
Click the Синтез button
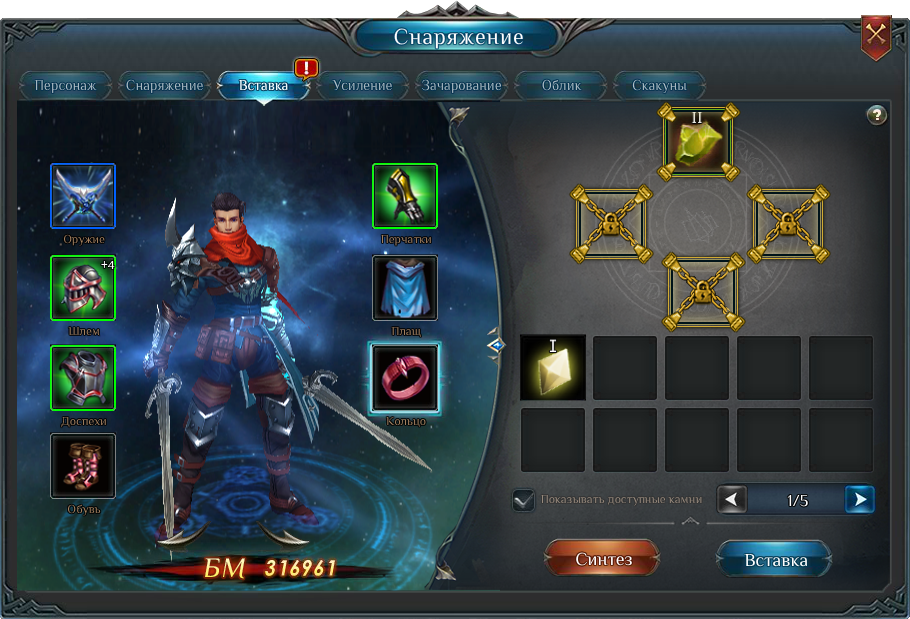click(x=603, y=560)
